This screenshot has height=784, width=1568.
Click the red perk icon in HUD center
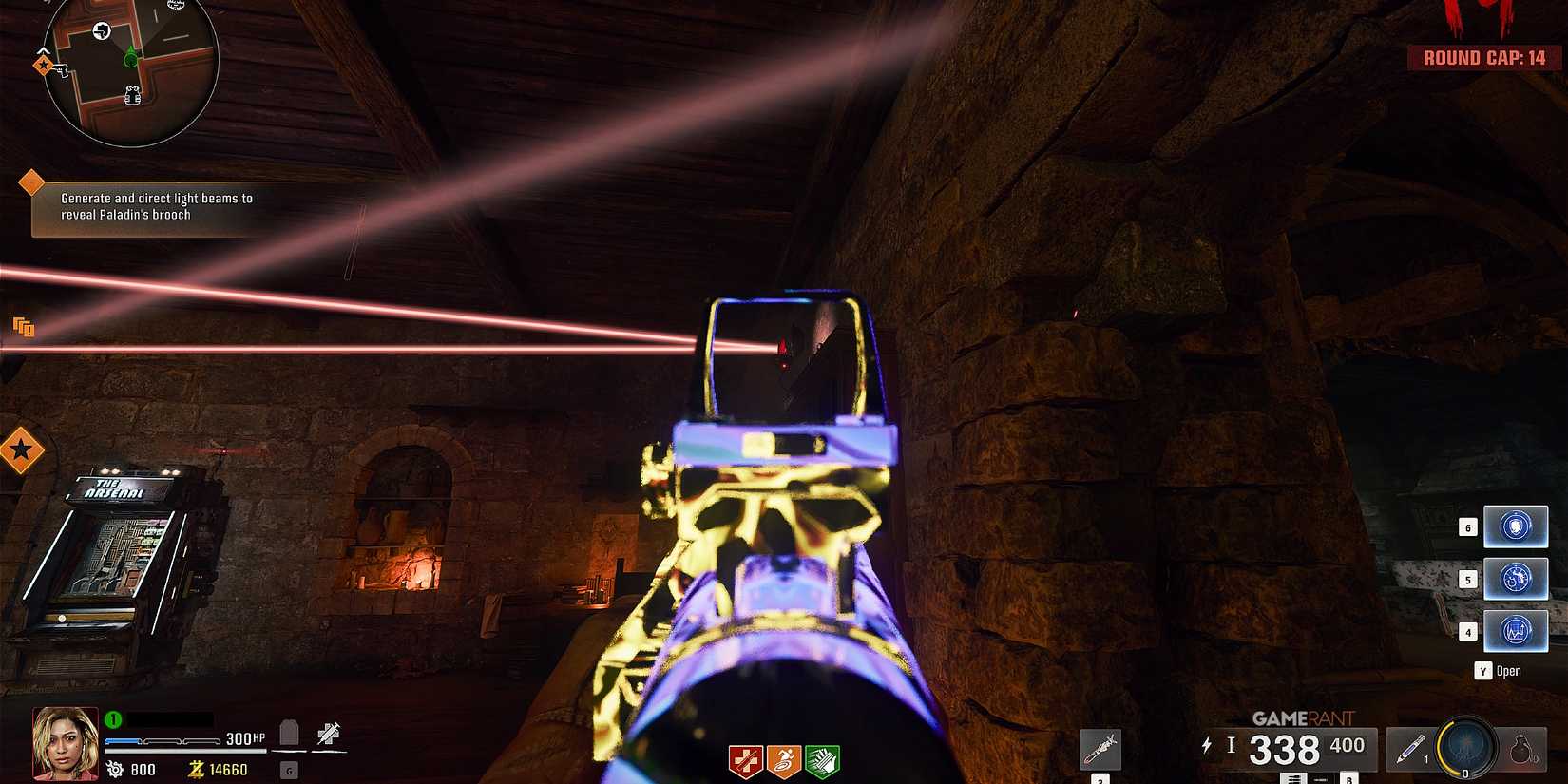(747, 757)
